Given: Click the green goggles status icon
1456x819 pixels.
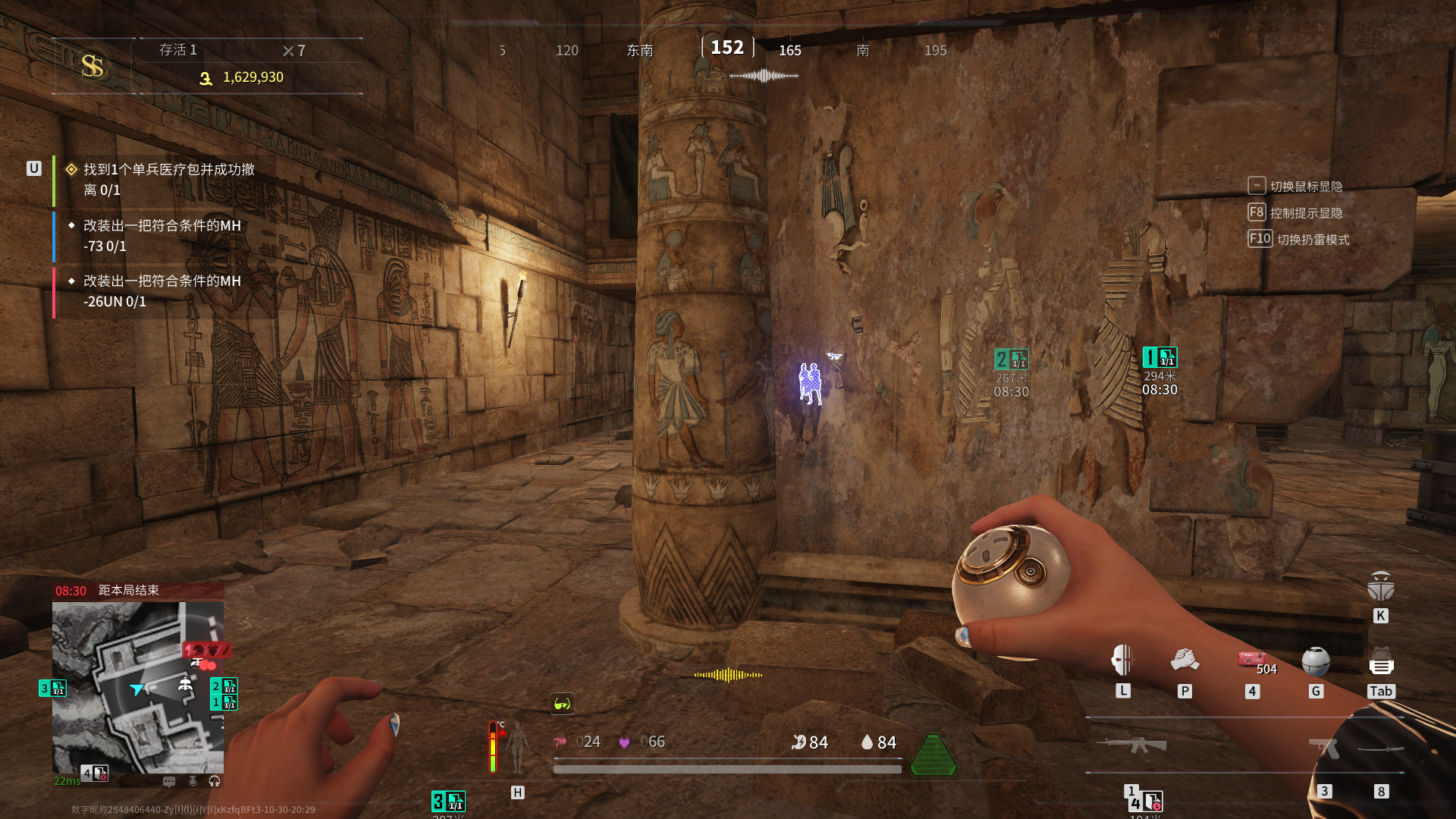Looking at the screenshot, I should pyautogui.click(x=562, y=704).
